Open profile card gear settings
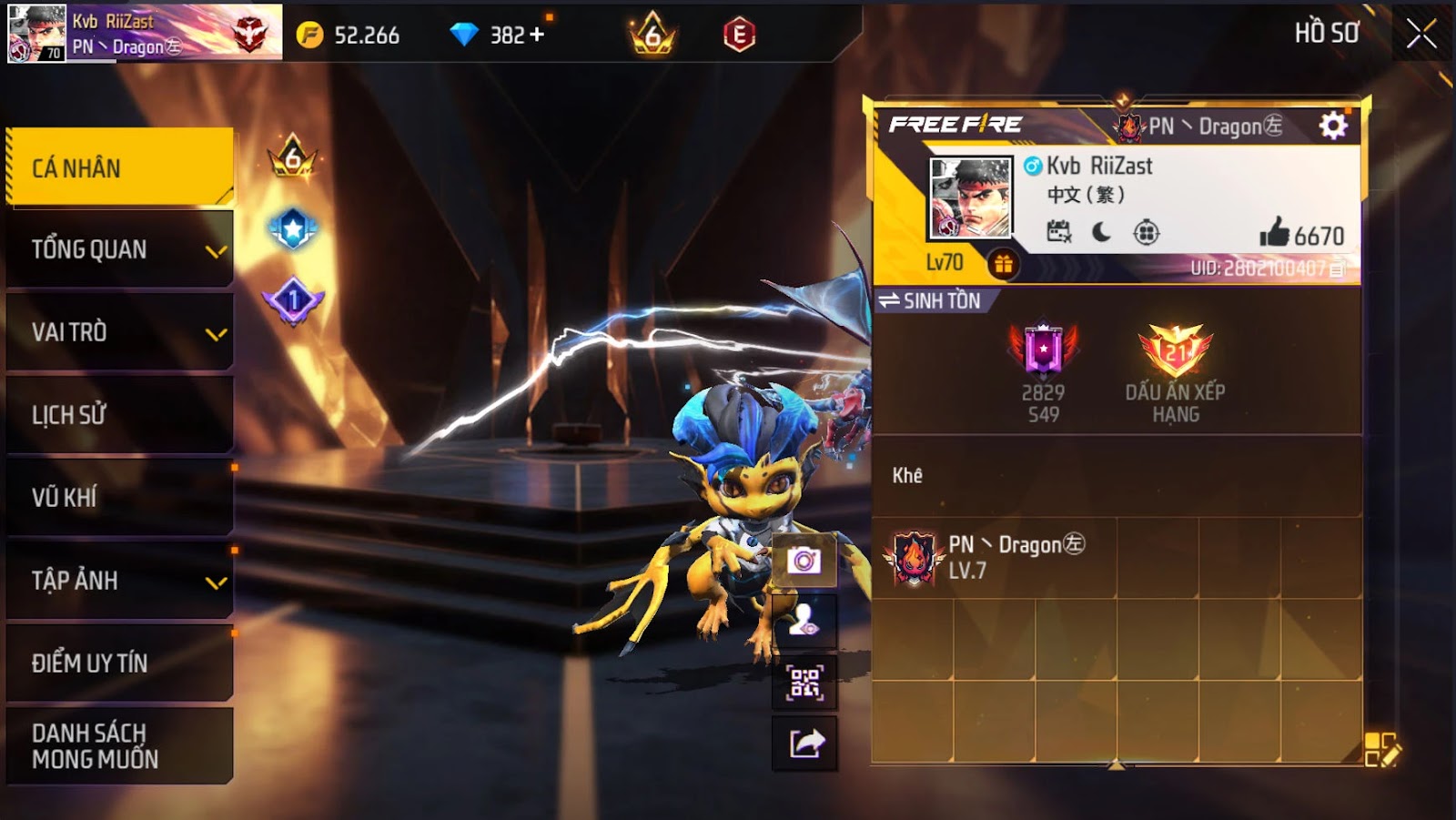This screenshot has height=820, width=1456. click(1333, 126)
